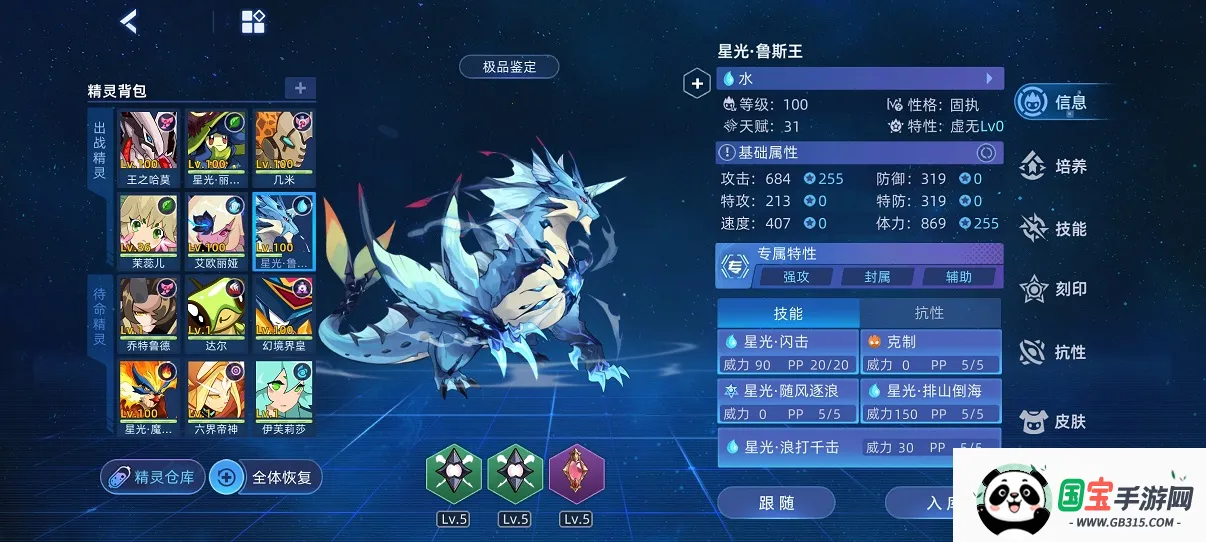Open the 刻印 engraving side menu

(1056, 289)
